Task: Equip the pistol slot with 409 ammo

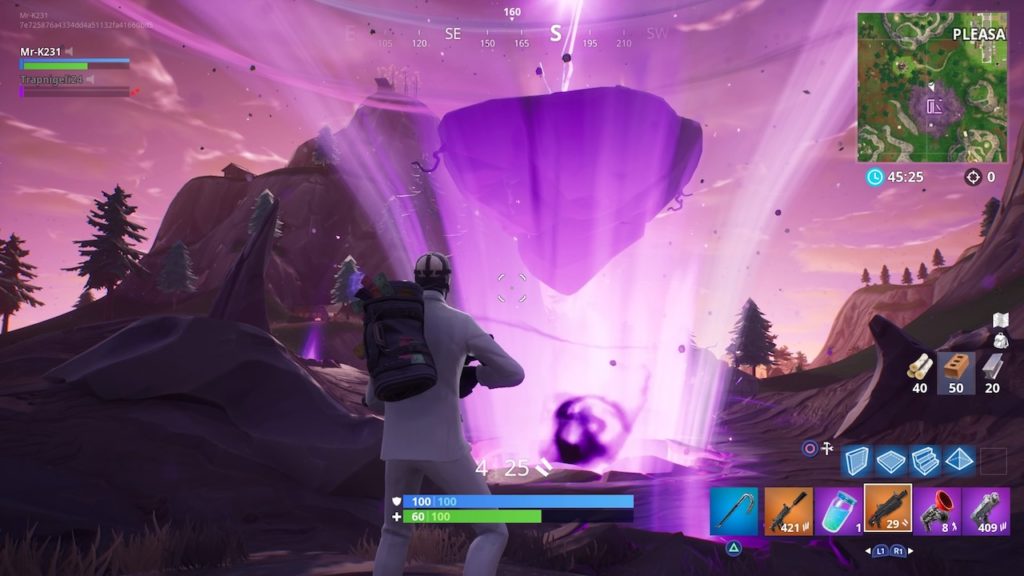Action: (x=986, y=511)
